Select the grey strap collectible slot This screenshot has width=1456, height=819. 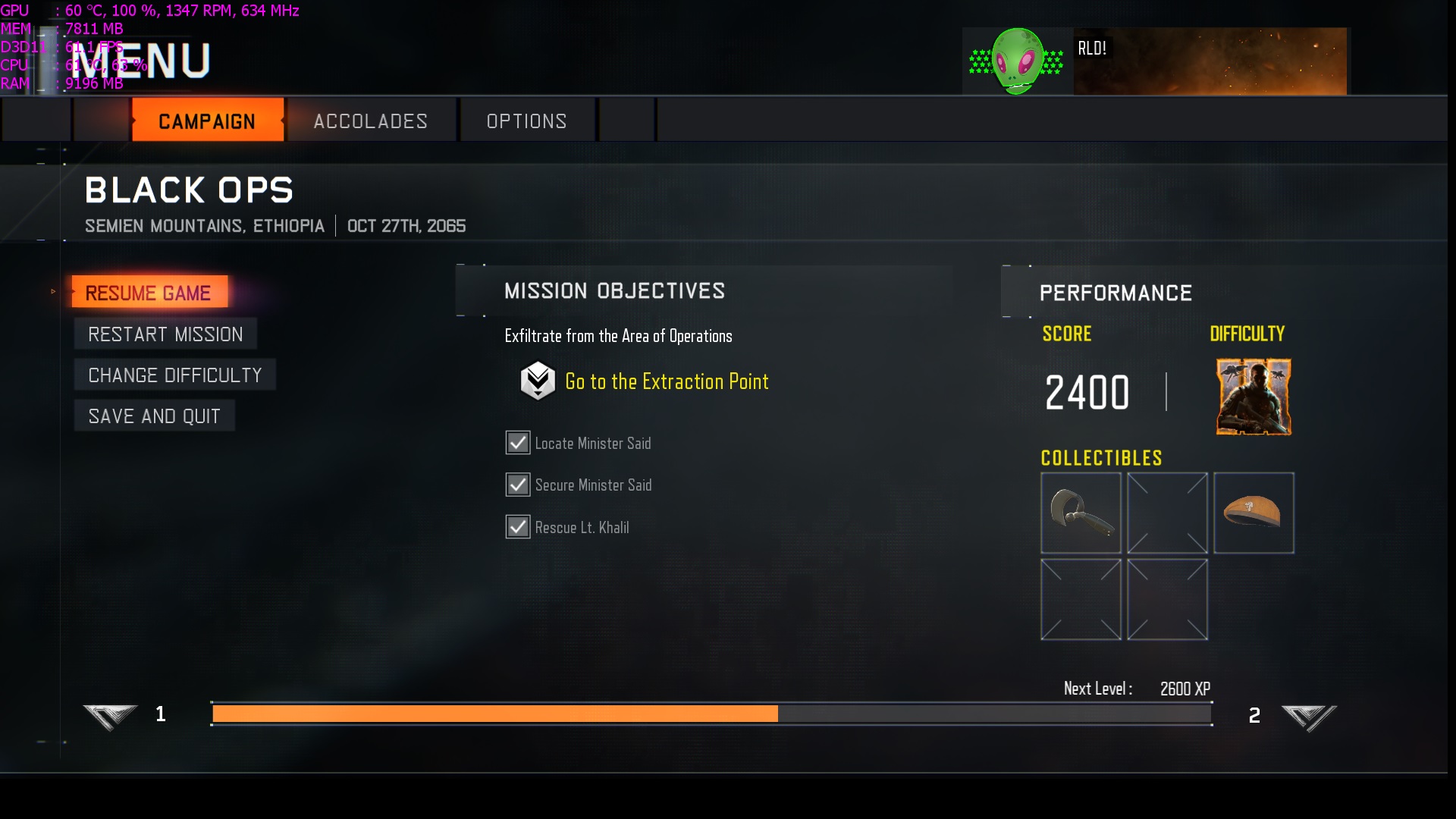[x=1080, y=513]
